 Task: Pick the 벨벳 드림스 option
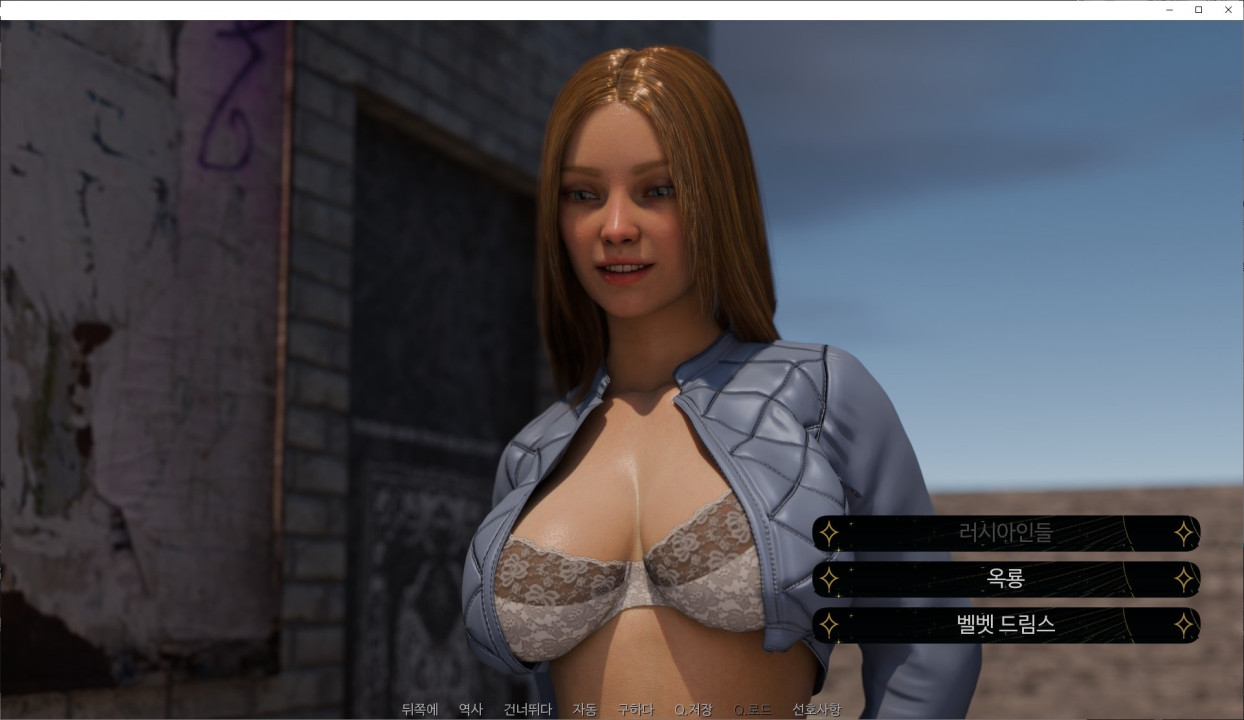(1005, 625)
